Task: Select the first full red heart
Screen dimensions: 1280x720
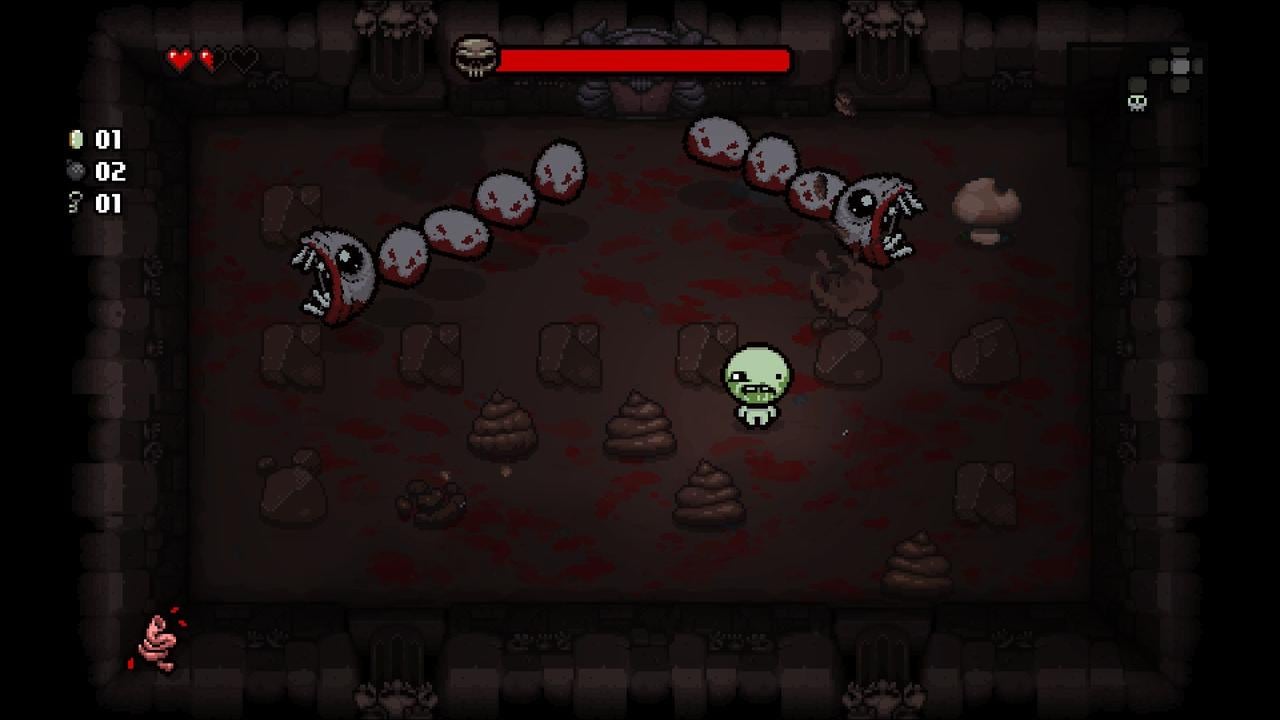Action: coord(181,58)
